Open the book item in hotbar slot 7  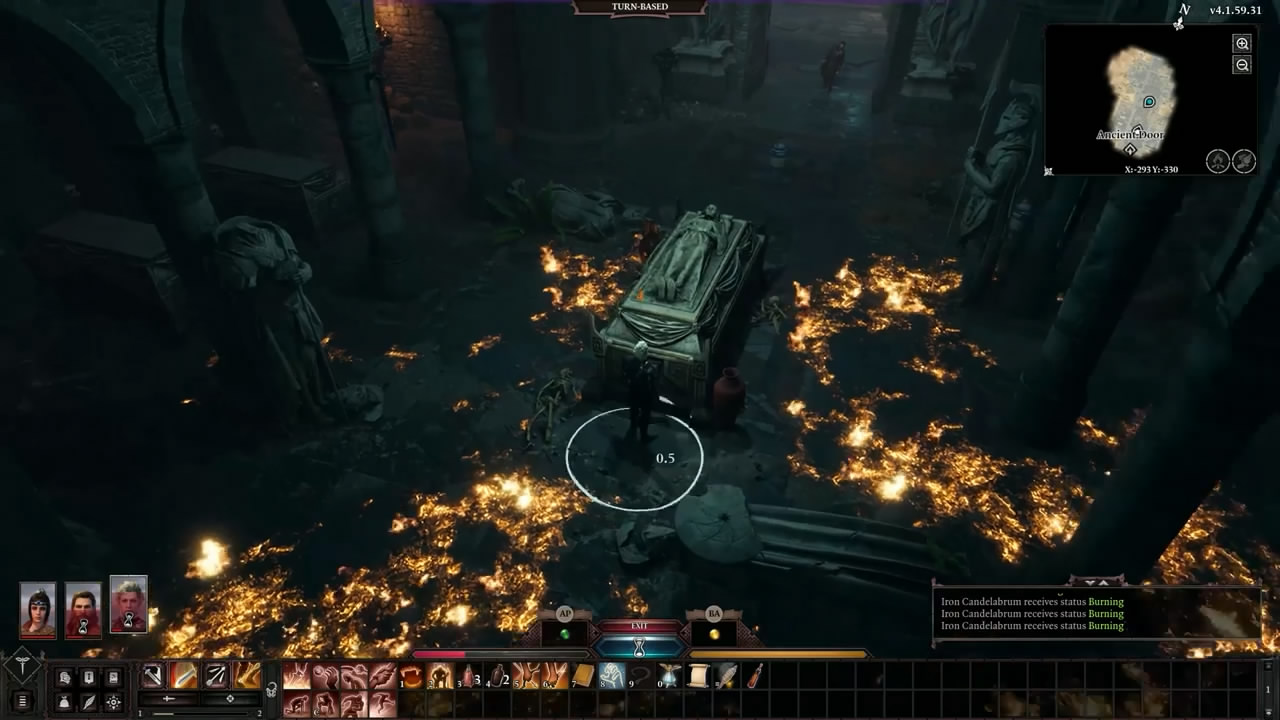(x=583, y=677)
